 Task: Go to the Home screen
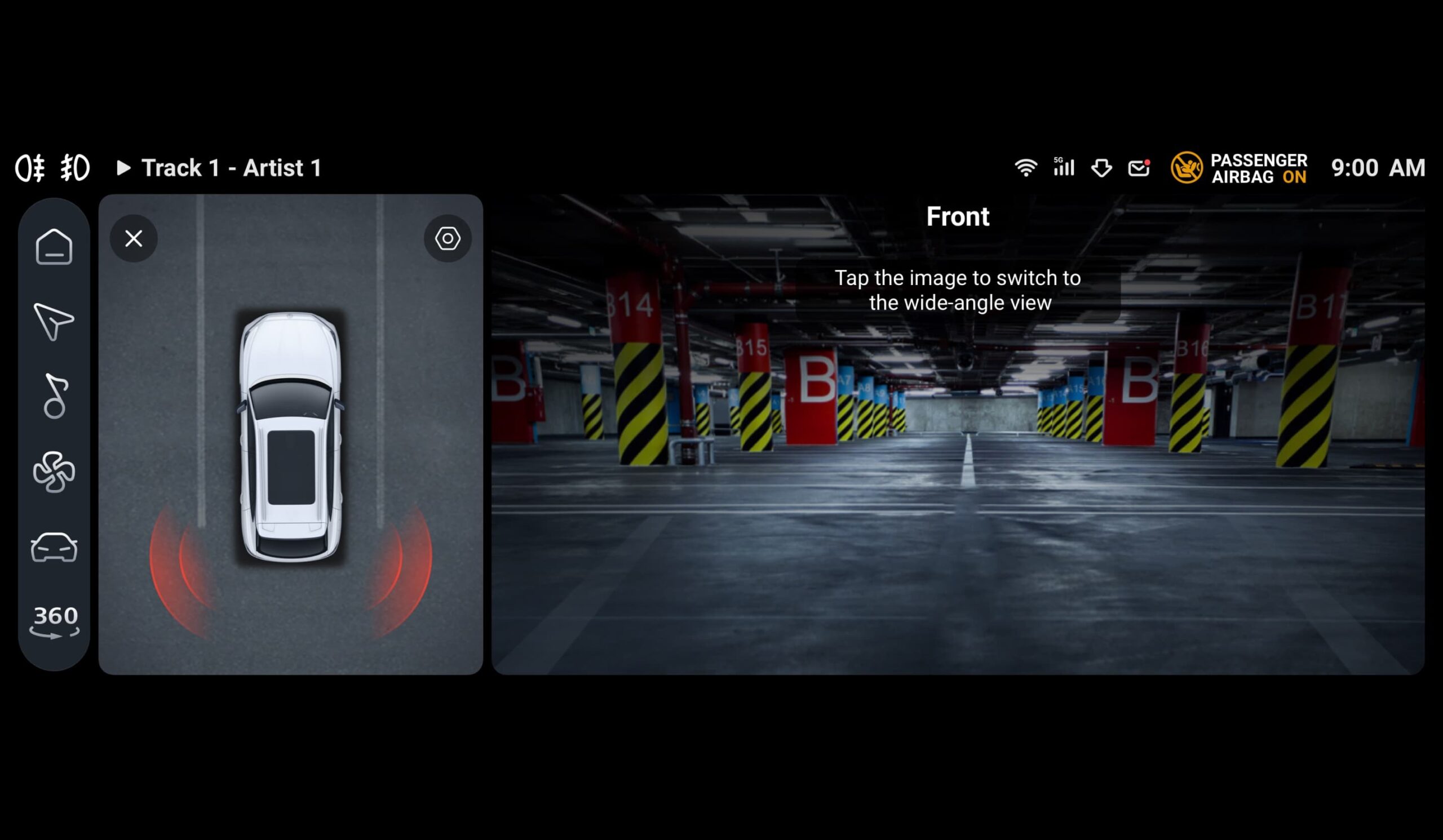[54, 247]
